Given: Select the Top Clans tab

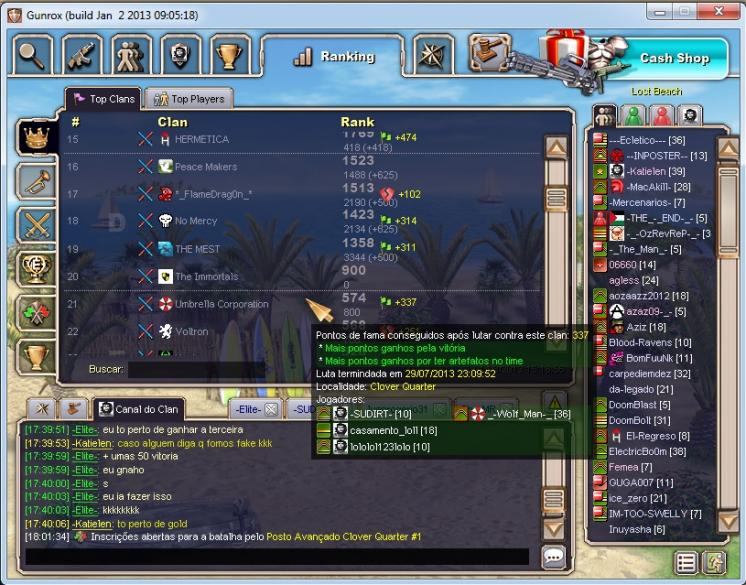Looking at the screenshot, I should click(x=104, y=98).
